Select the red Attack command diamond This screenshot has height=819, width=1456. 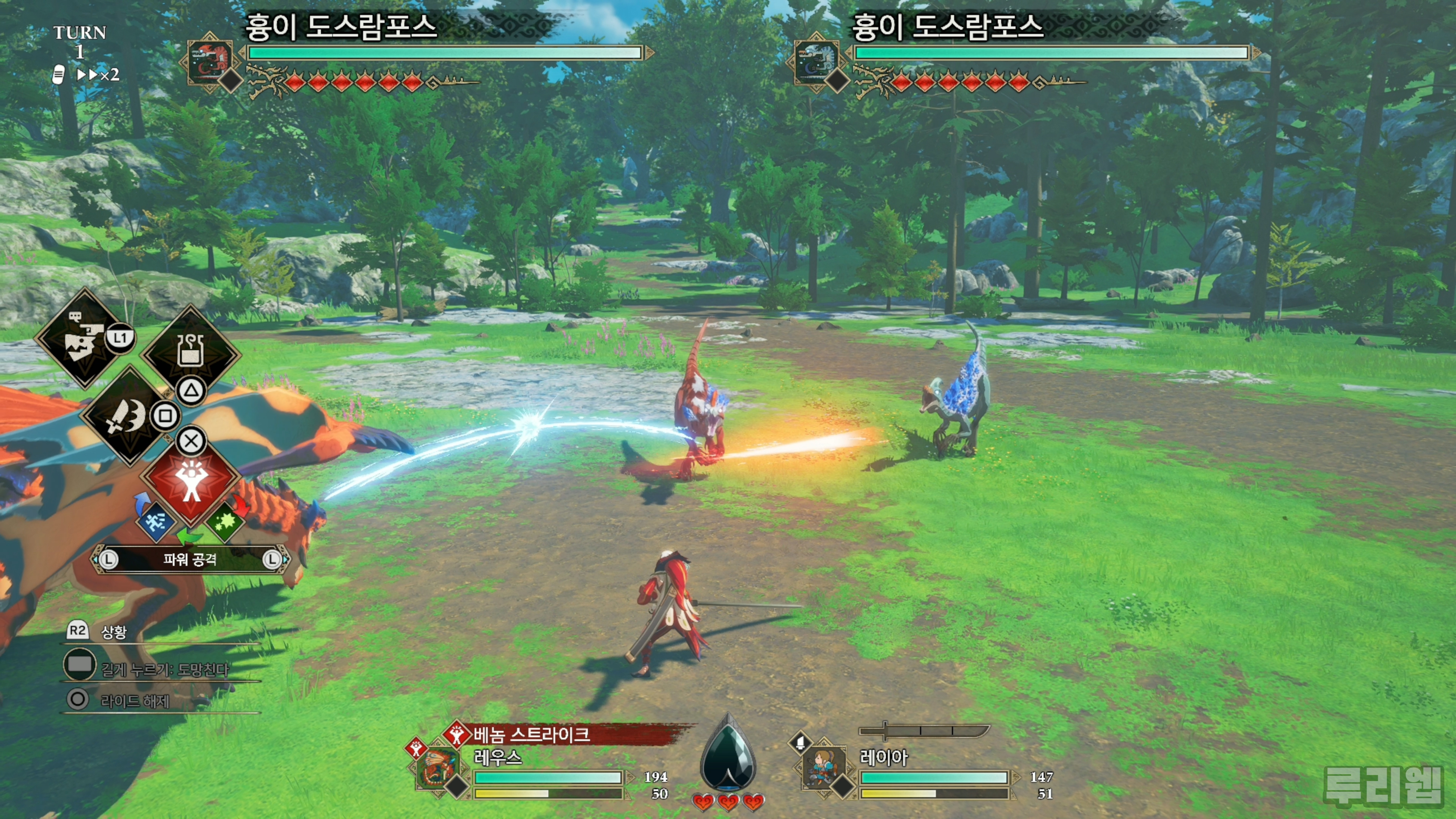click(x=191, y=480)
